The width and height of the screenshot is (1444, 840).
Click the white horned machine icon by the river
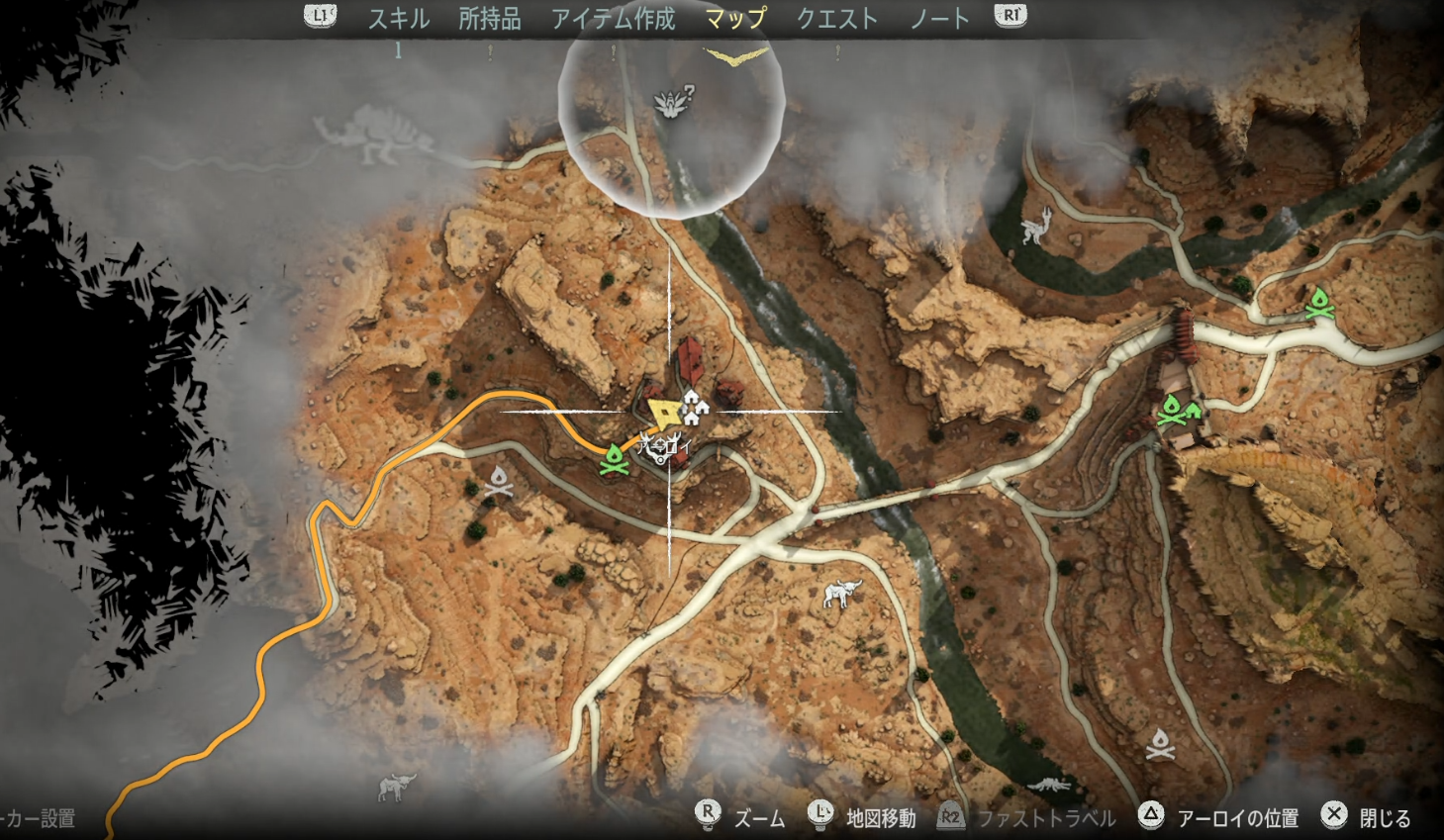(x=1037, y=225)
